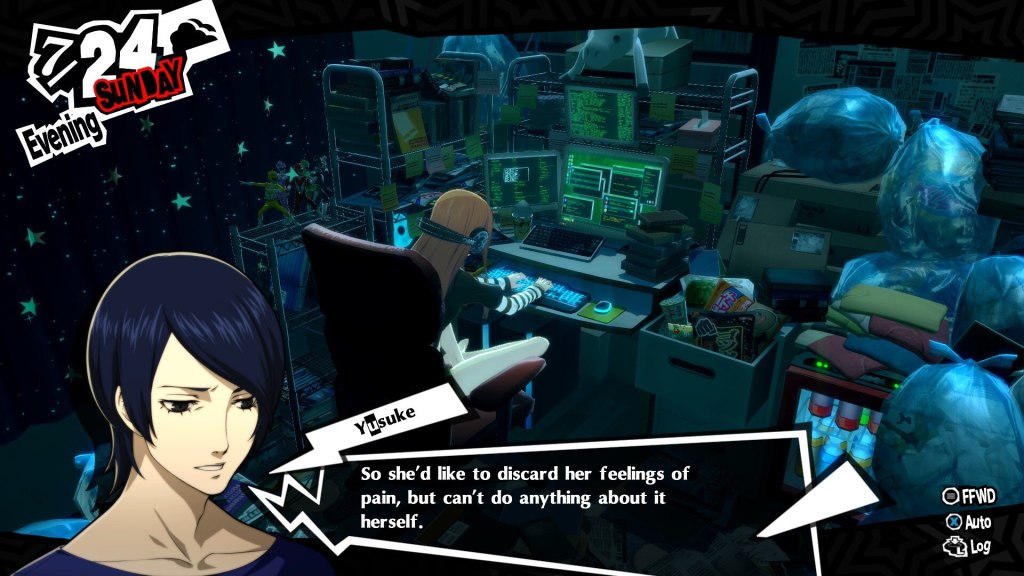Screen dimensions: 1024x576
Task: Fast-forward the conversation with FFWD
Action: tap(966, 496)
